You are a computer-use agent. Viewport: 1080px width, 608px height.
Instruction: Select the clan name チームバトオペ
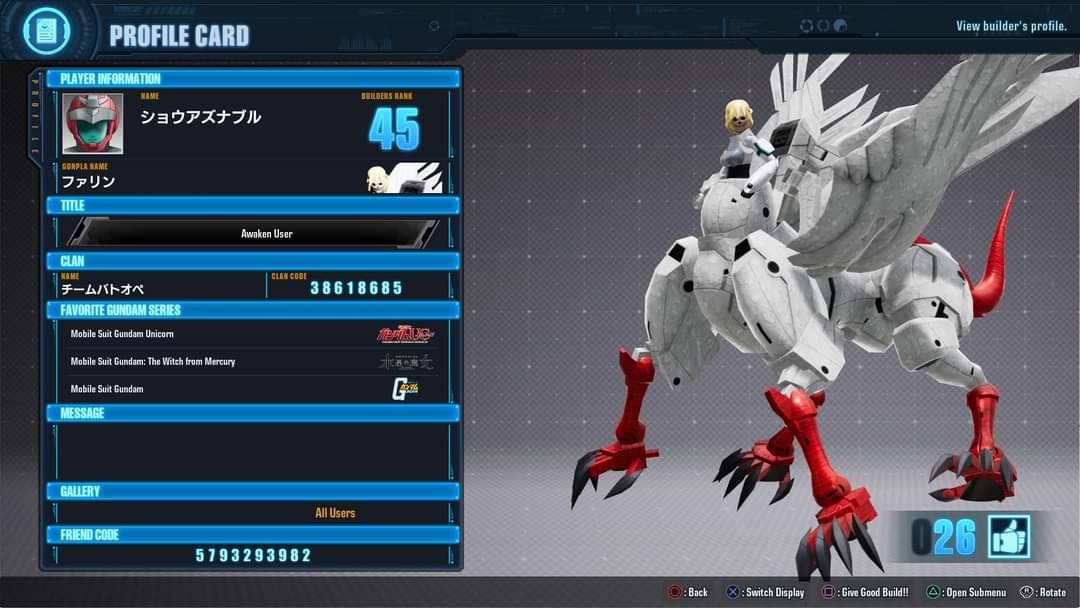tap(103, 289)
